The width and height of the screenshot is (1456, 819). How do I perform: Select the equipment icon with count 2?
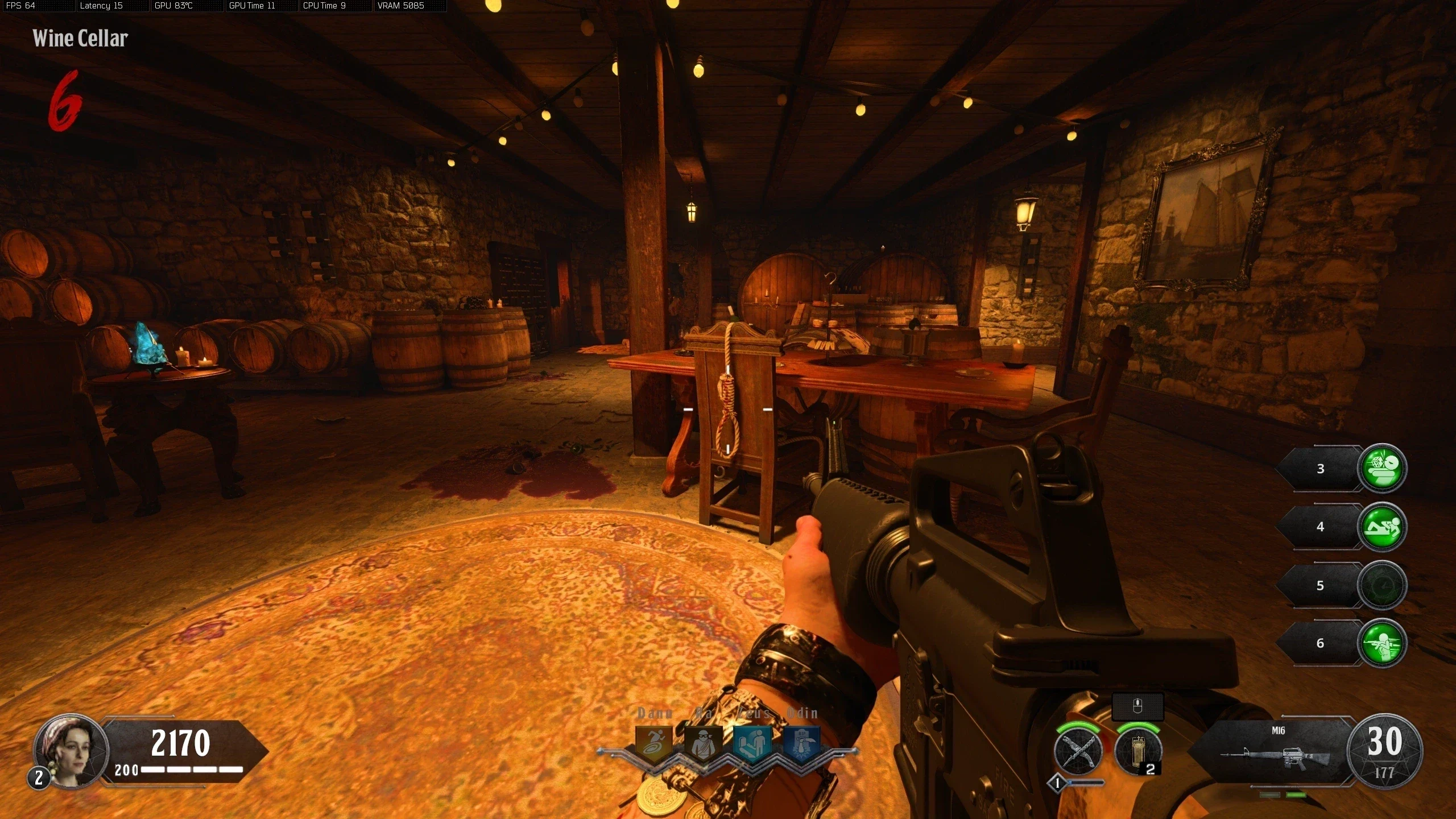click(1137, 752)
